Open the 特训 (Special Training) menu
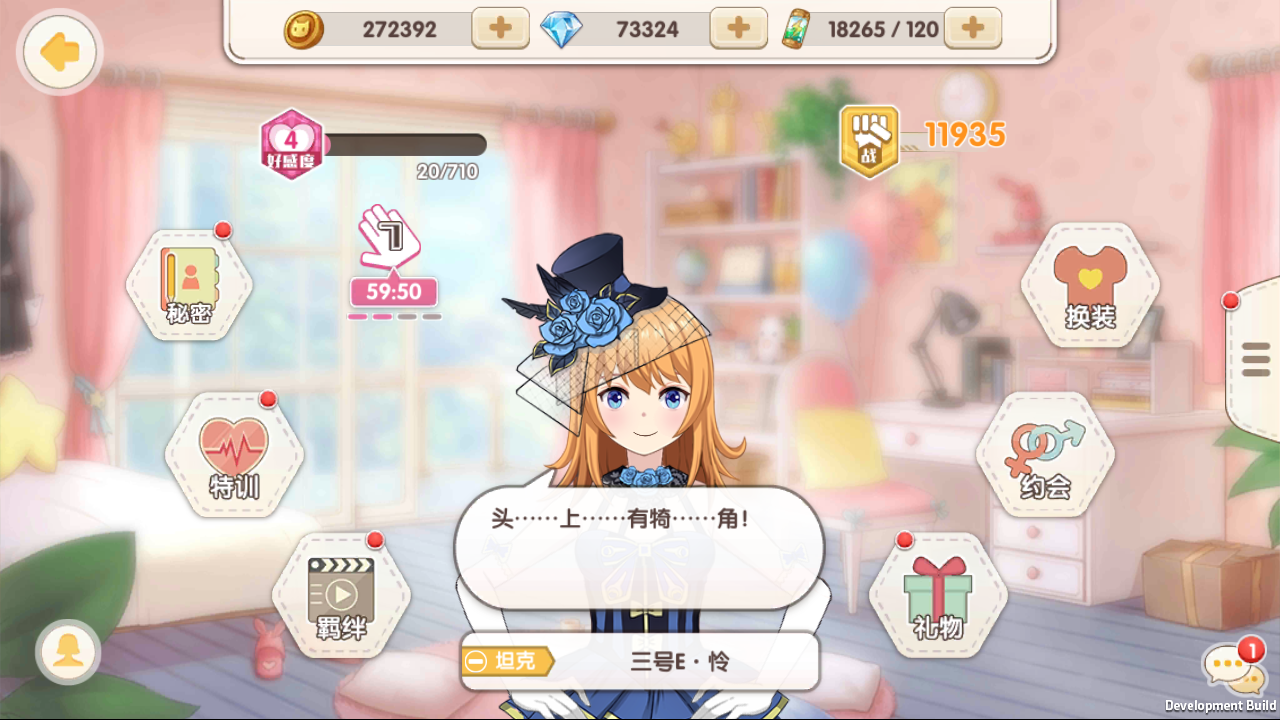1280x720 pixels. pyautogui.click(x=233, y=455)
